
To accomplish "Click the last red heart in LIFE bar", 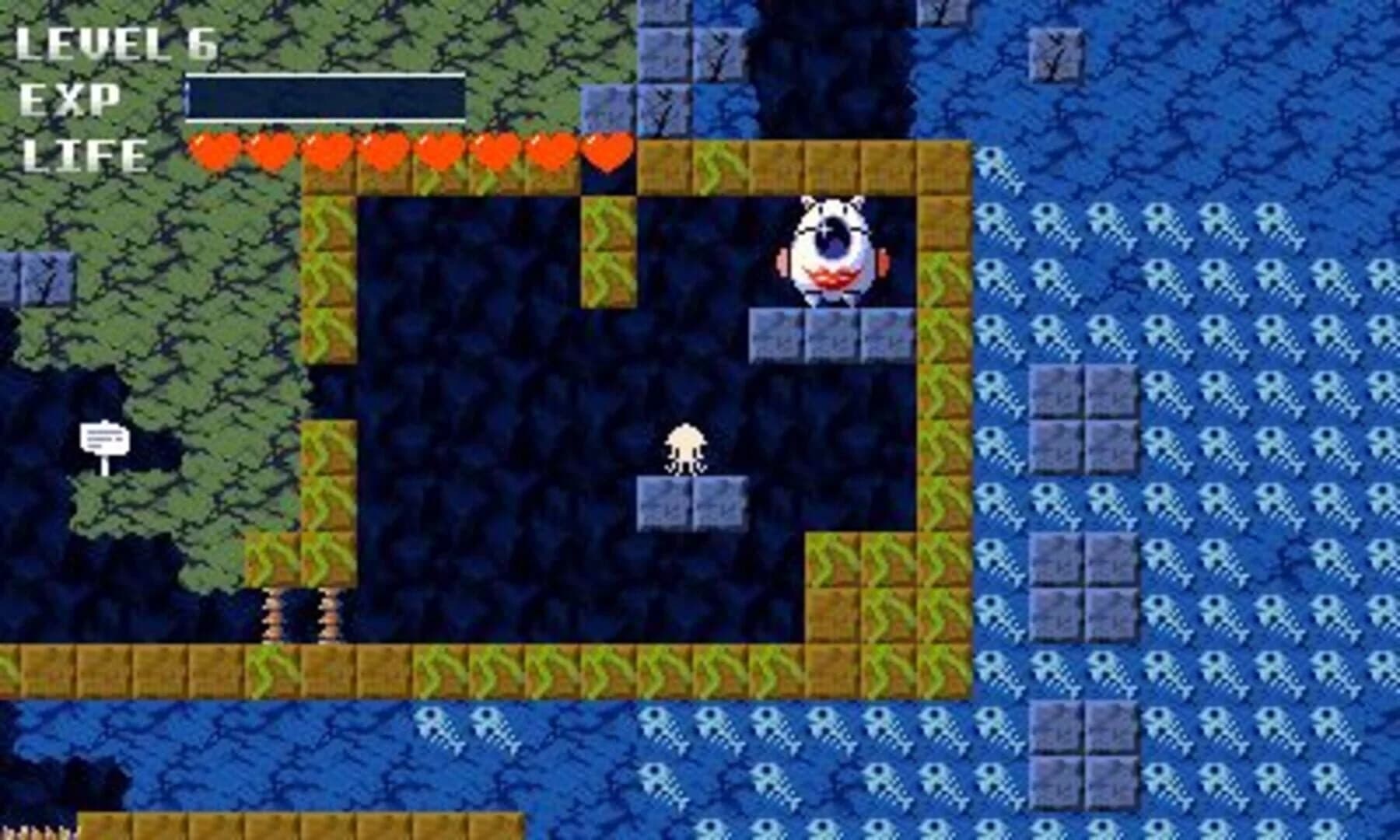I will 605,152.
